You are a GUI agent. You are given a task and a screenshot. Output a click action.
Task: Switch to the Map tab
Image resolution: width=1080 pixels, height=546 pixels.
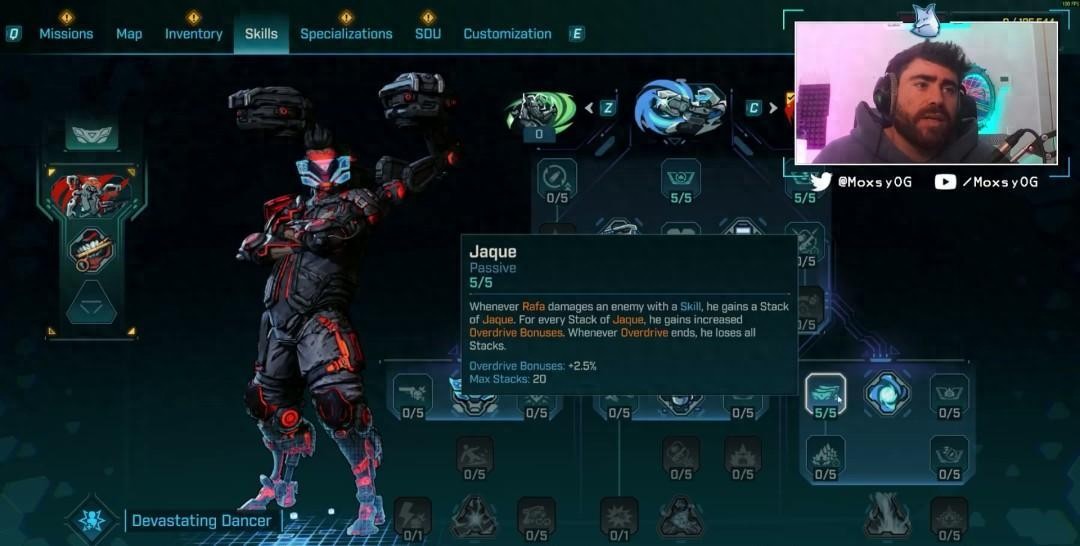coord(129,33)
